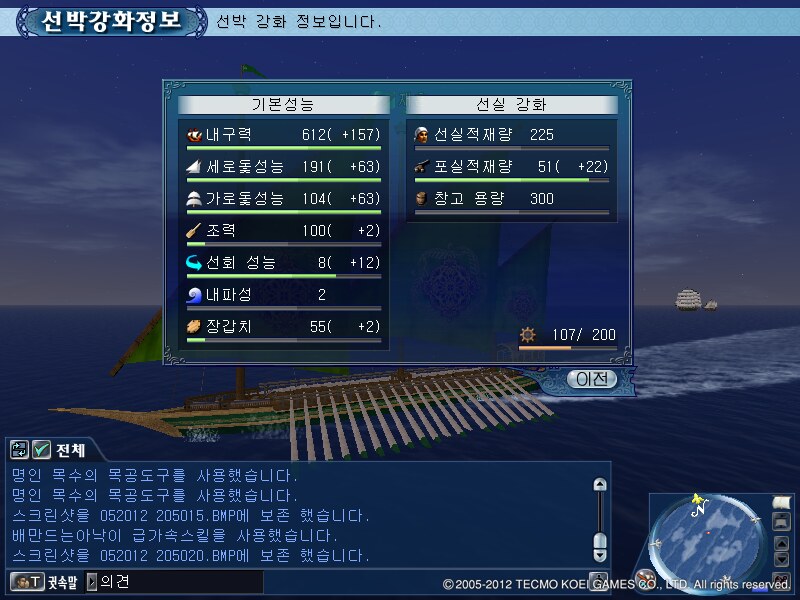This screenshot has width=800, height=600.
Task: Click the ship icon button beside the minimap
Action: point(782,522)
